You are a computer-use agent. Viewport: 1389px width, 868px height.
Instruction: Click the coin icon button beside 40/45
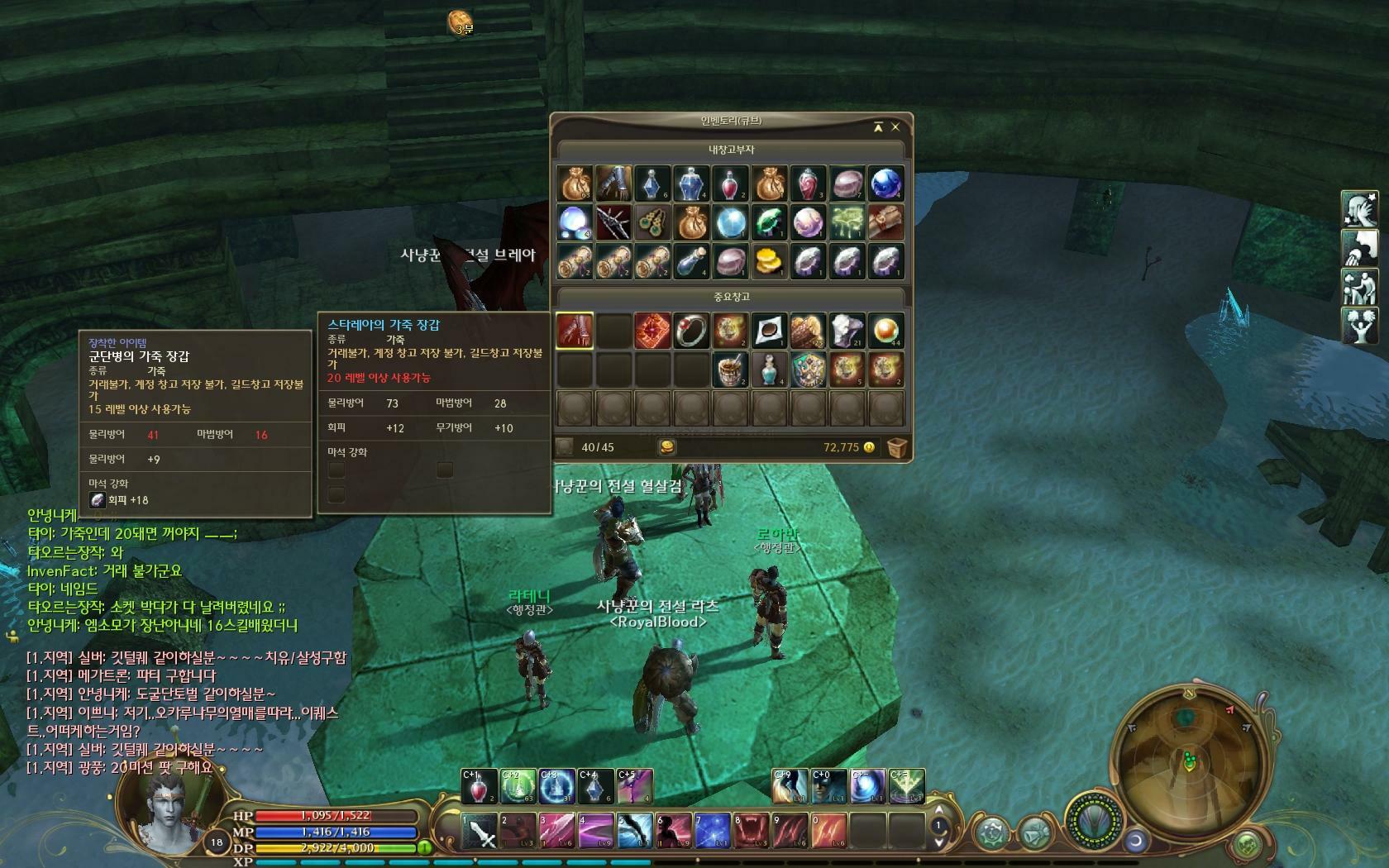coord(666,447)
